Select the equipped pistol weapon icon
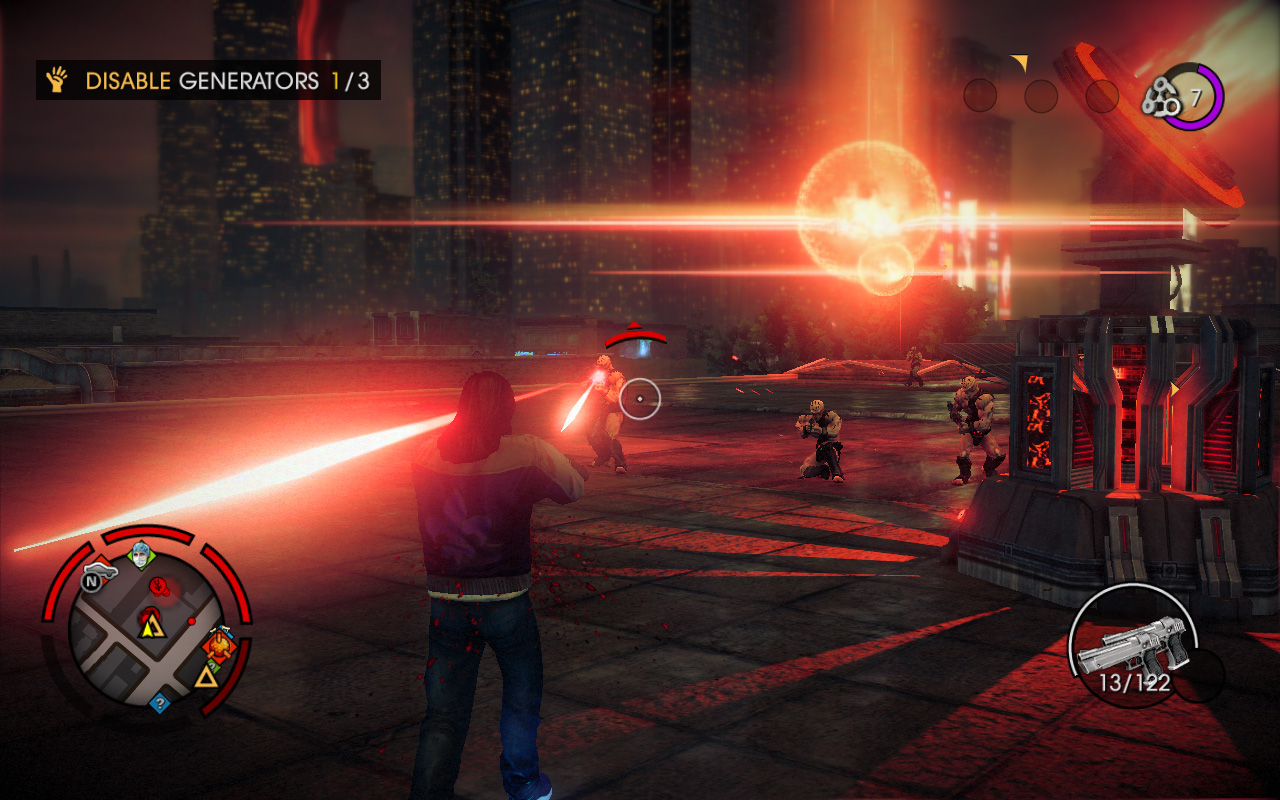1280x800 pixels. [x=1133, y=642]
